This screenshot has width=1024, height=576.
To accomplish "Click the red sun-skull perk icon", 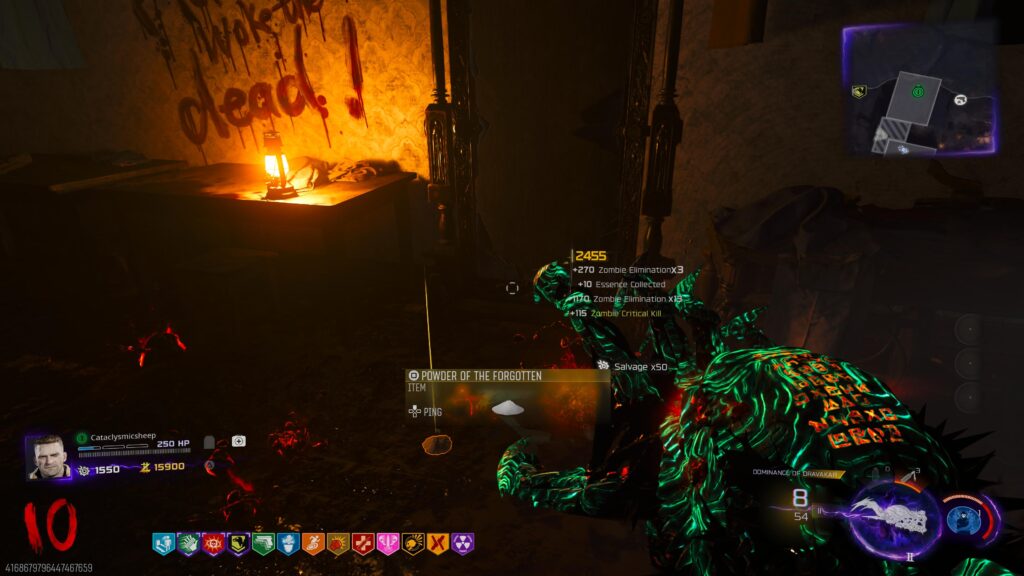I will 213,544.
